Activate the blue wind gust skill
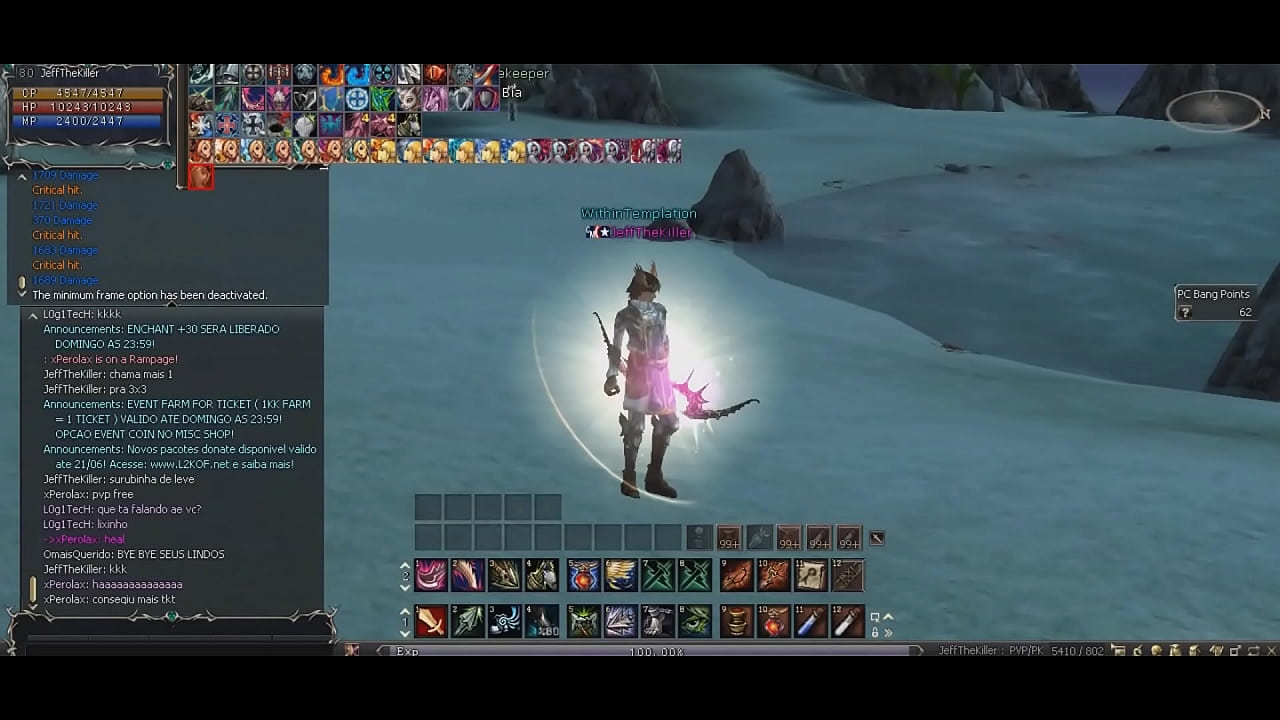 click(x=505, y=621)
